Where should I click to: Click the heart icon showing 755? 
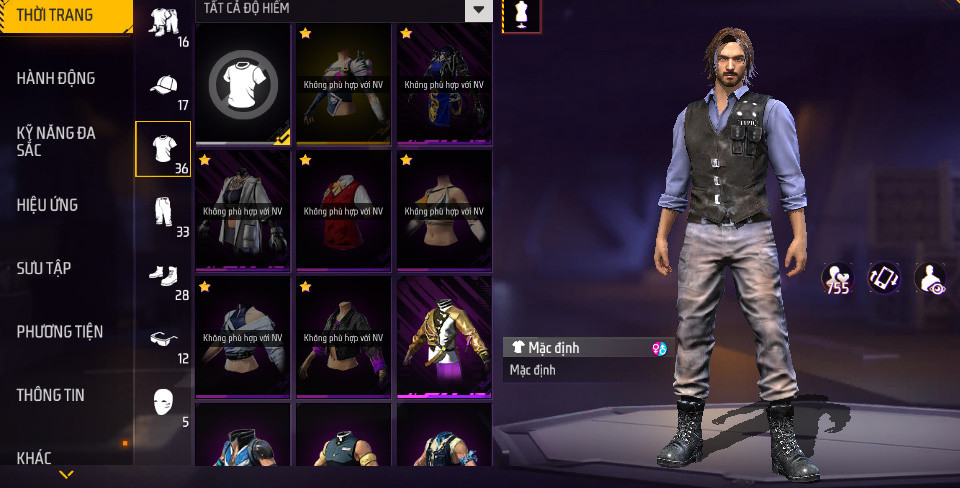tap(837, 278)
